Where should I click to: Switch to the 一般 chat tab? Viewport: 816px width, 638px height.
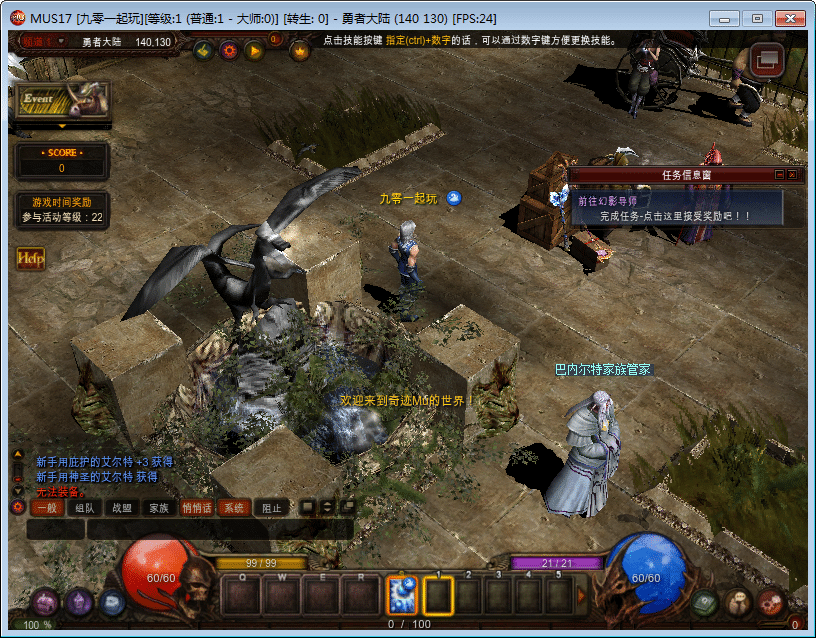coord(47,508)
